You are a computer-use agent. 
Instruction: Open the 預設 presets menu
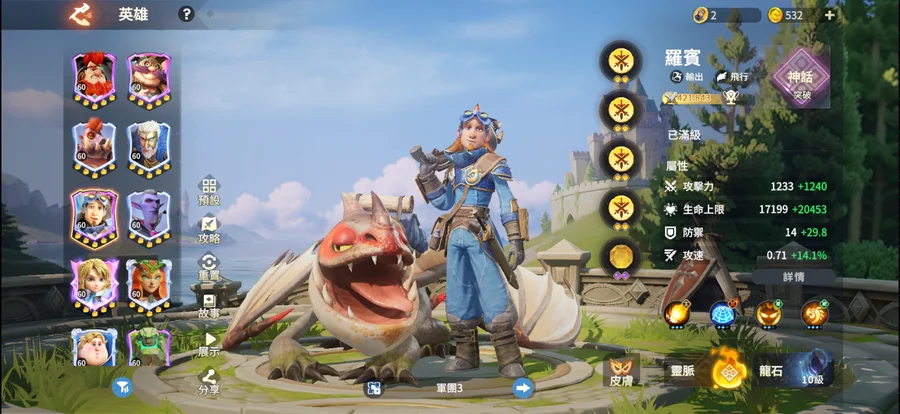(209, 190)
